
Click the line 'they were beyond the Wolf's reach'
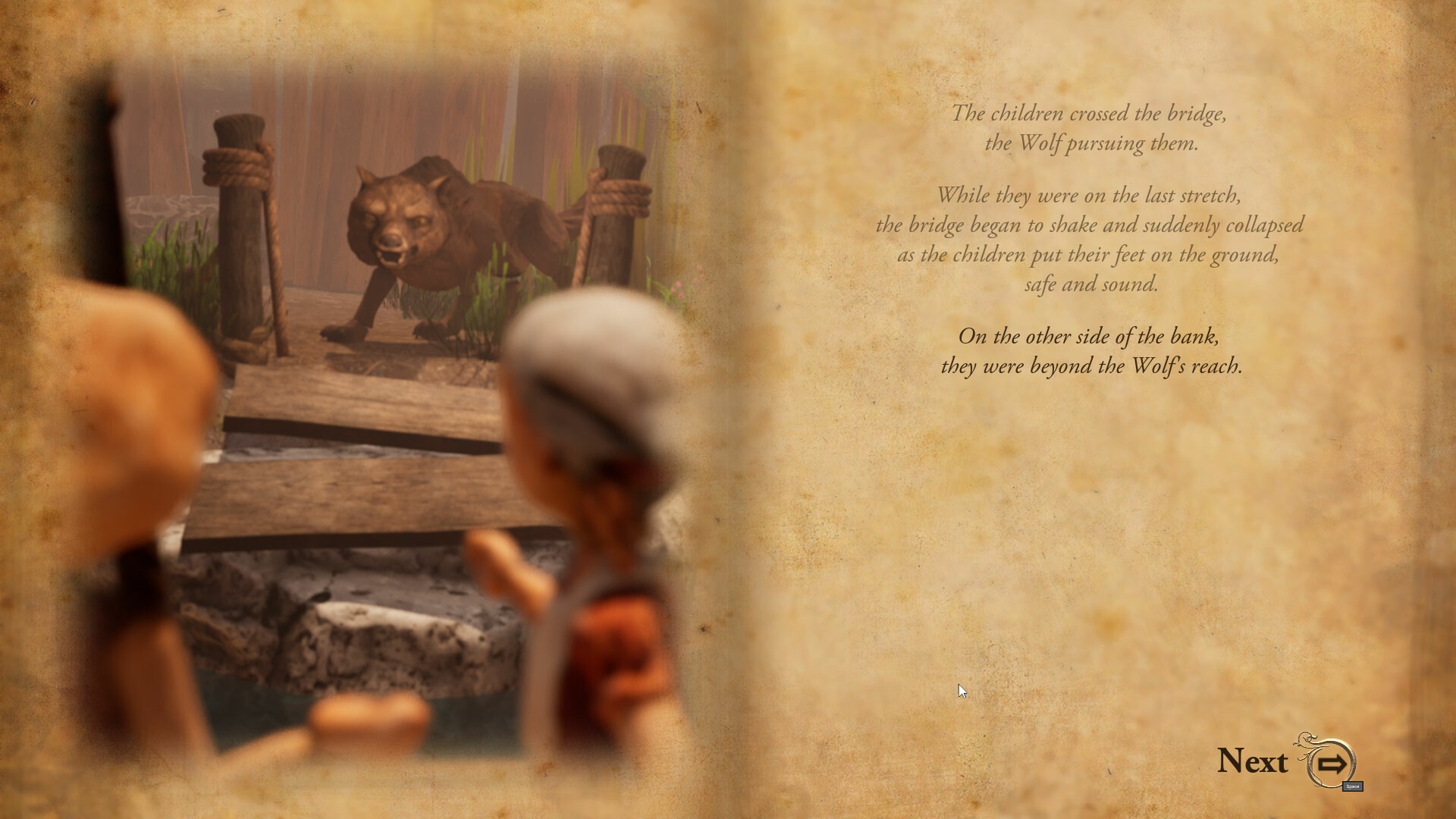1094,366
